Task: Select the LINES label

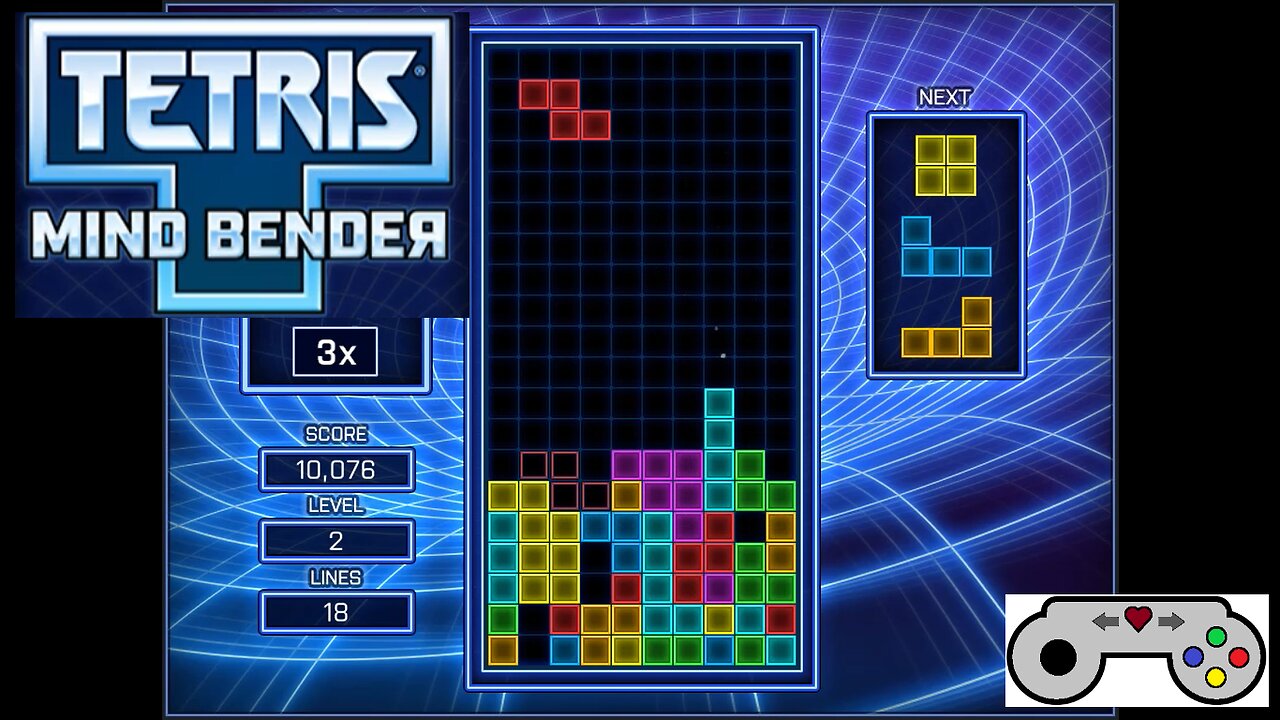Action: pyautogui.click(x=337, y=578)
